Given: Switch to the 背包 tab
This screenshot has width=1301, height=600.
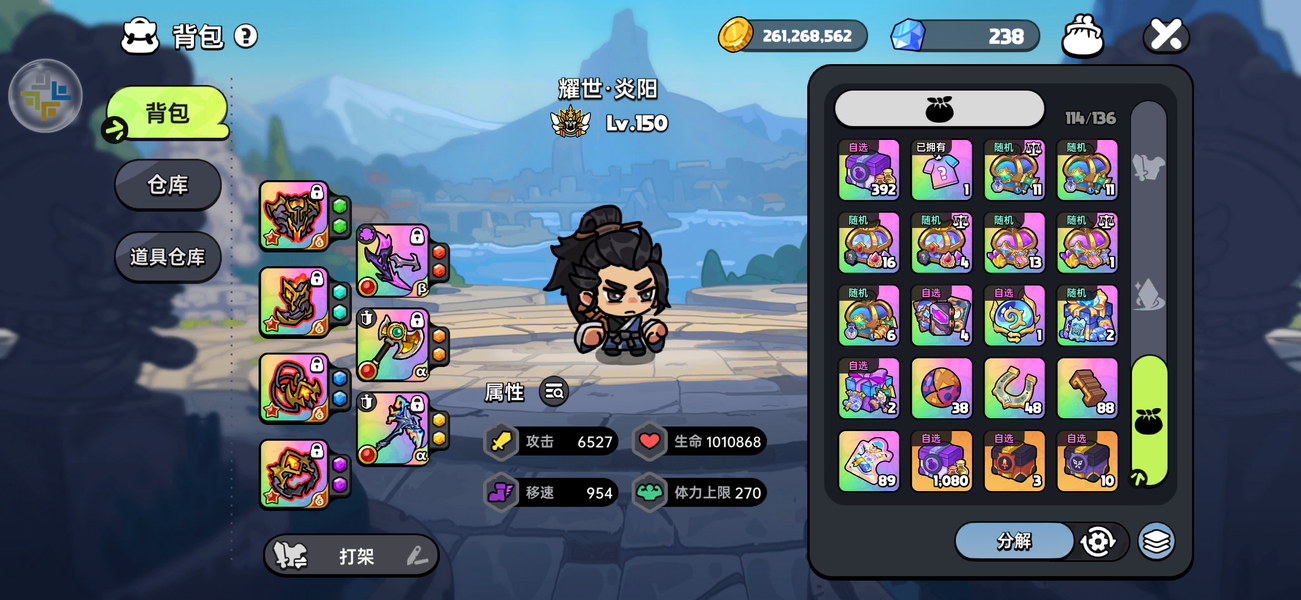Looking at the screenshot, I should pos(168,113).
